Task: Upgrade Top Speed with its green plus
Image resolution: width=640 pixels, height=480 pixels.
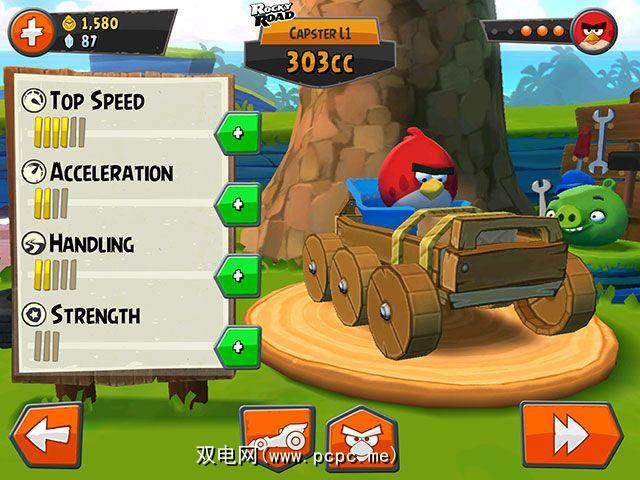Action: 237,132
